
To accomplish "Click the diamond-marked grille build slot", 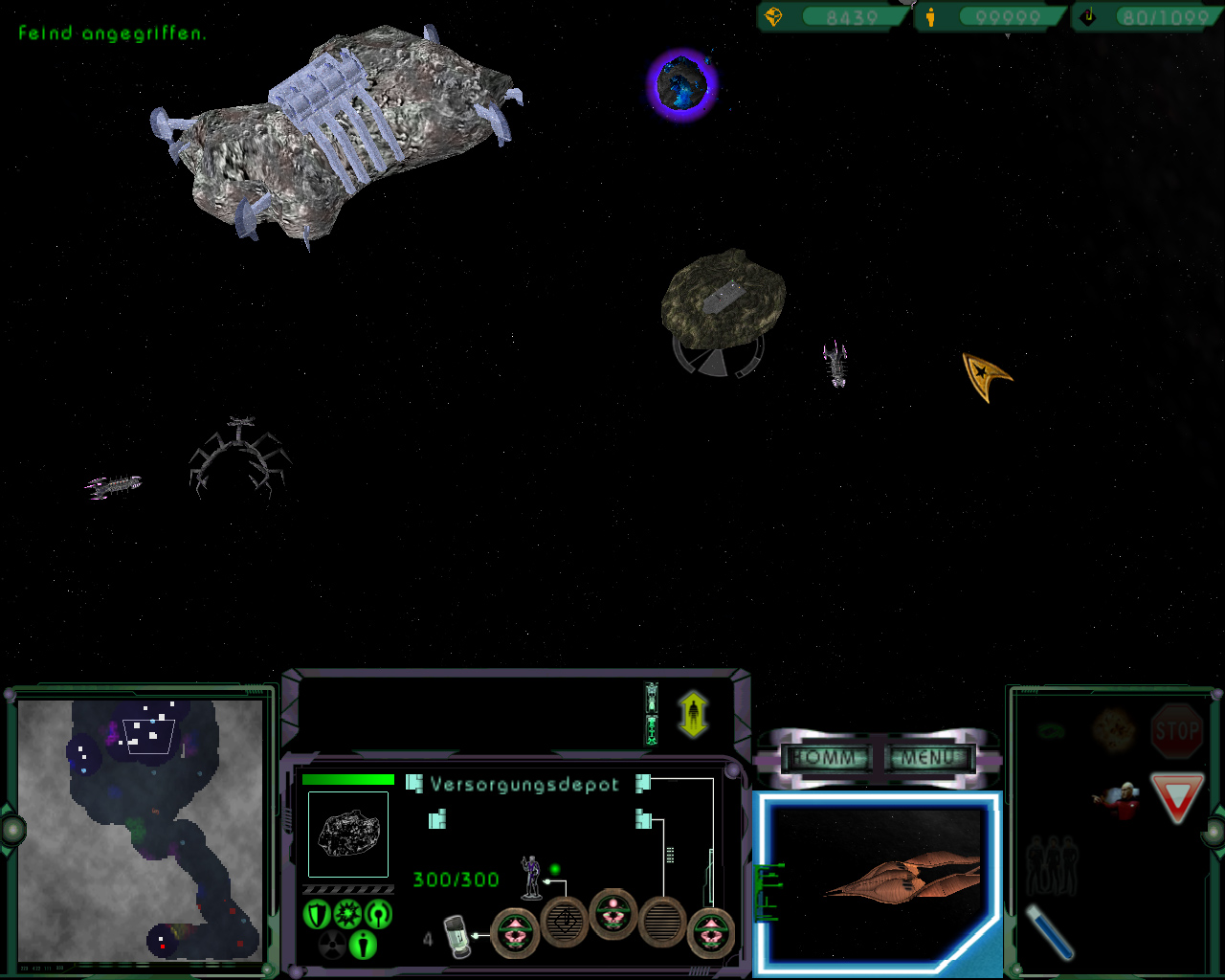I will click(565, 923).
